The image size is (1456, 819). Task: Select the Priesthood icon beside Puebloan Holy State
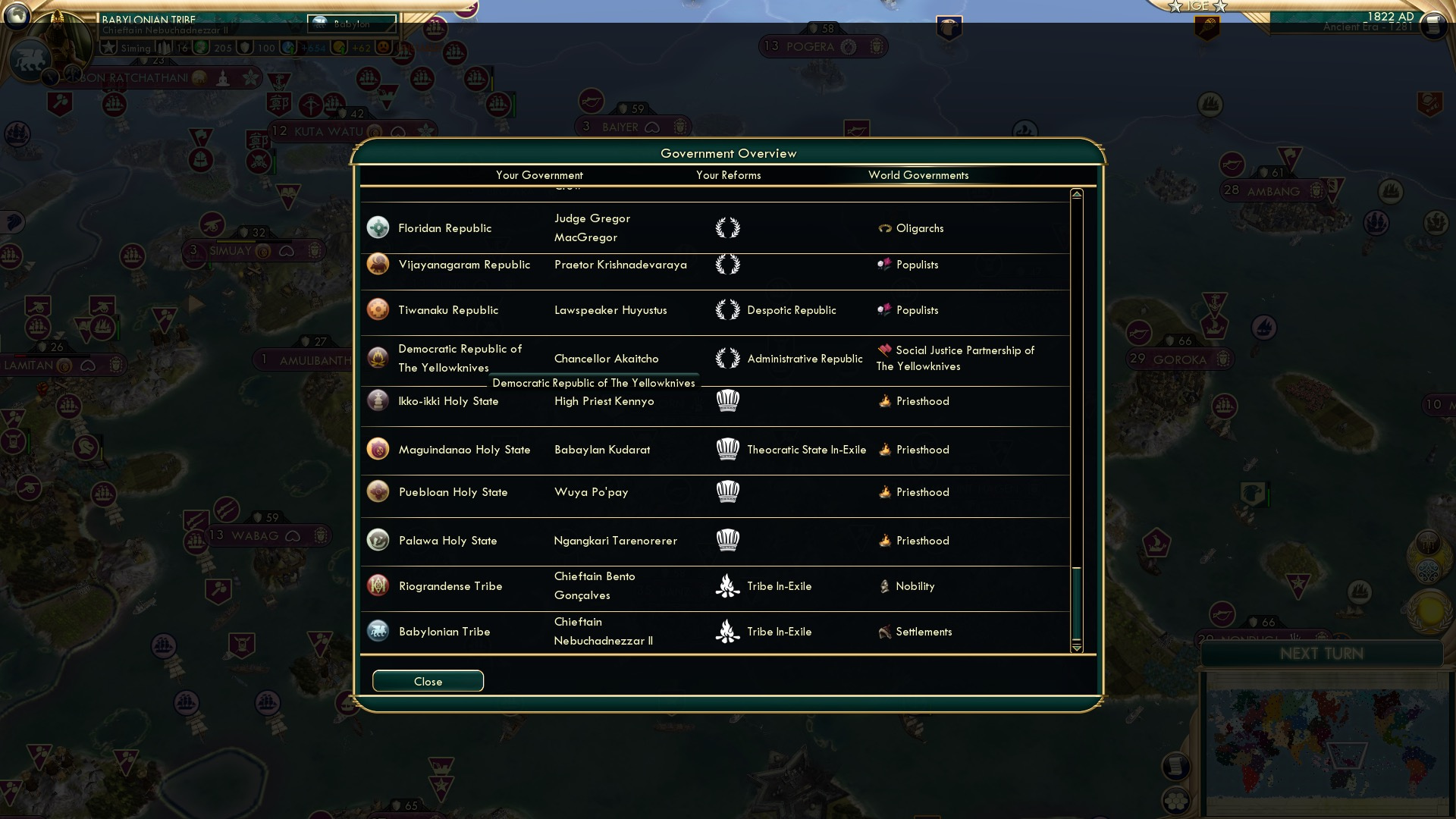click(884, 491)
